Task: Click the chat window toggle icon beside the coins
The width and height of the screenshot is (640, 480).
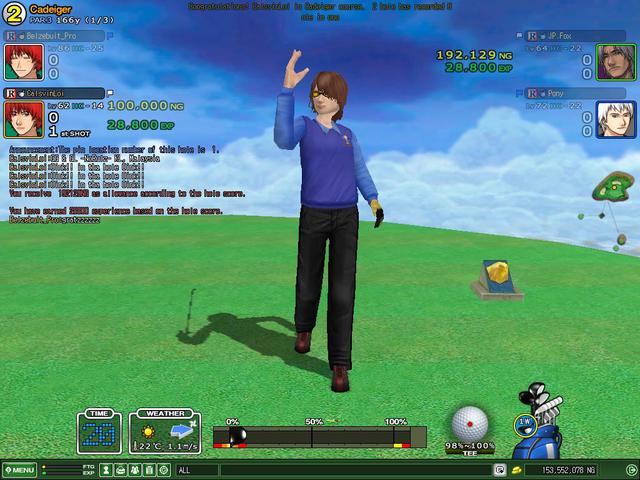Action: point(499,470)
